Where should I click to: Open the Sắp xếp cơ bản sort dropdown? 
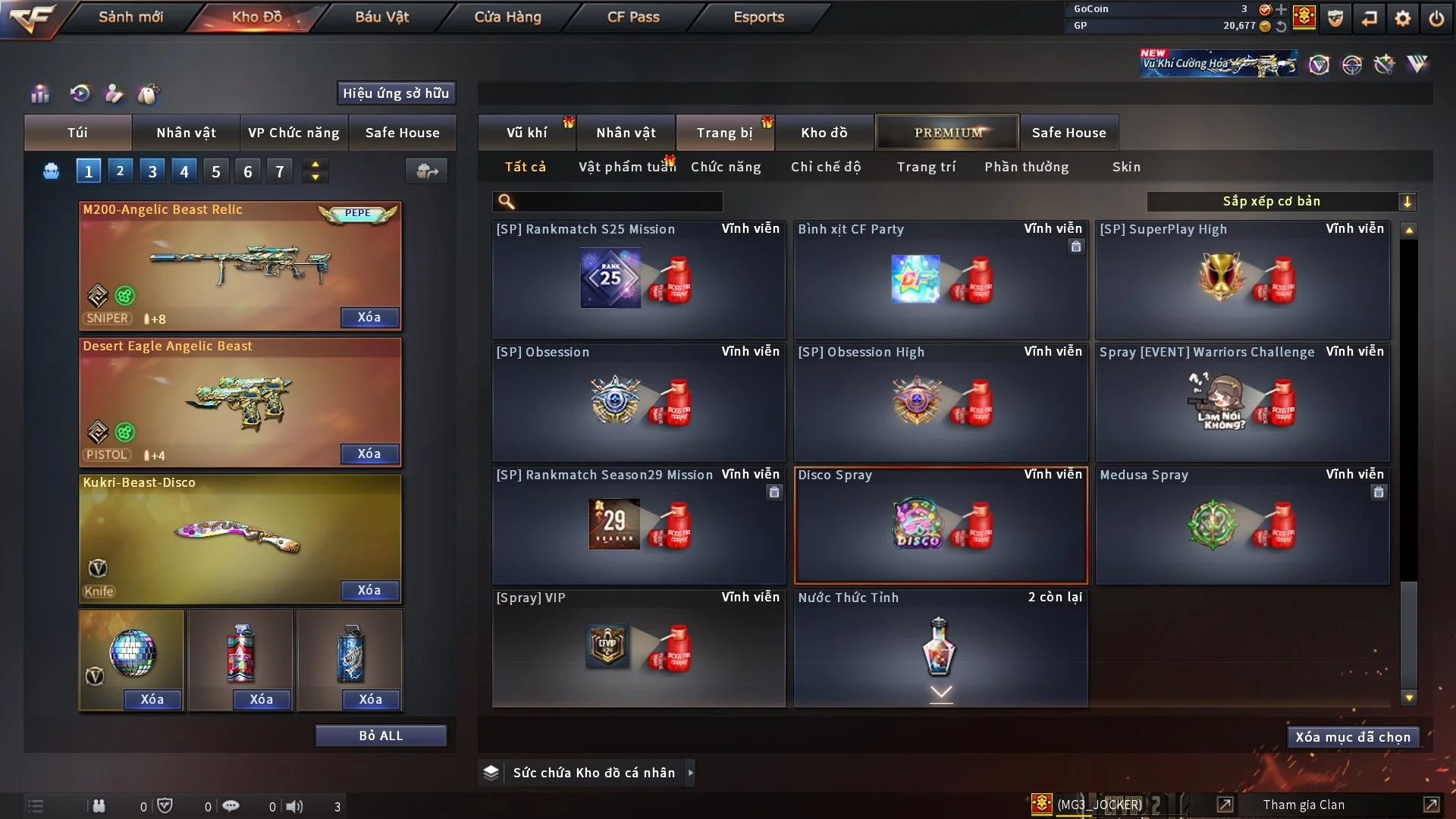click(x=1281, y=201)
